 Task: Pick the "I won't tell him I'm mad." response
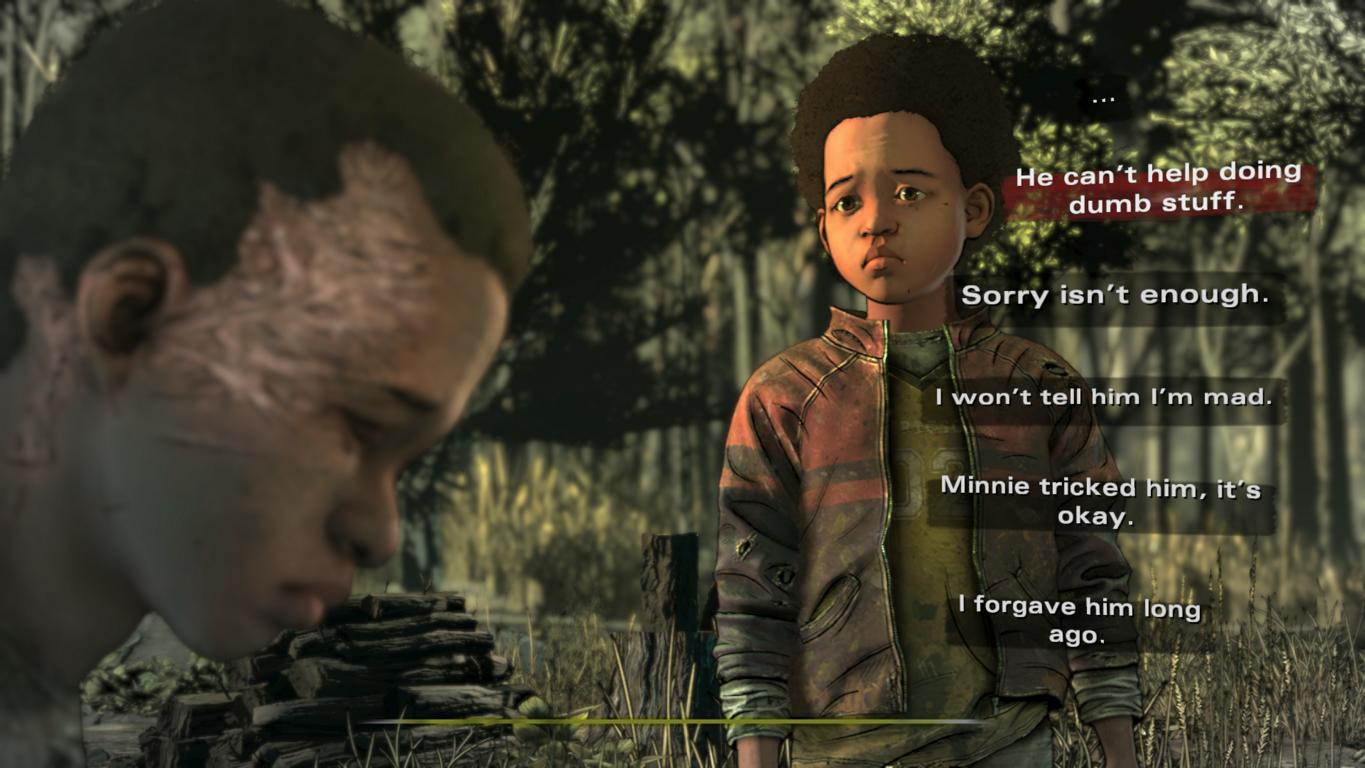(x=1103, y=397)
